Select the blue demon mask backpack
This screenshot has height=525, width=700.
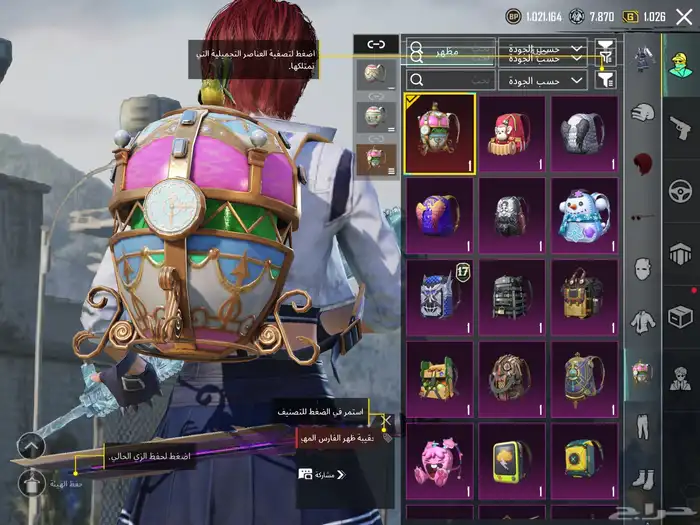439,297
